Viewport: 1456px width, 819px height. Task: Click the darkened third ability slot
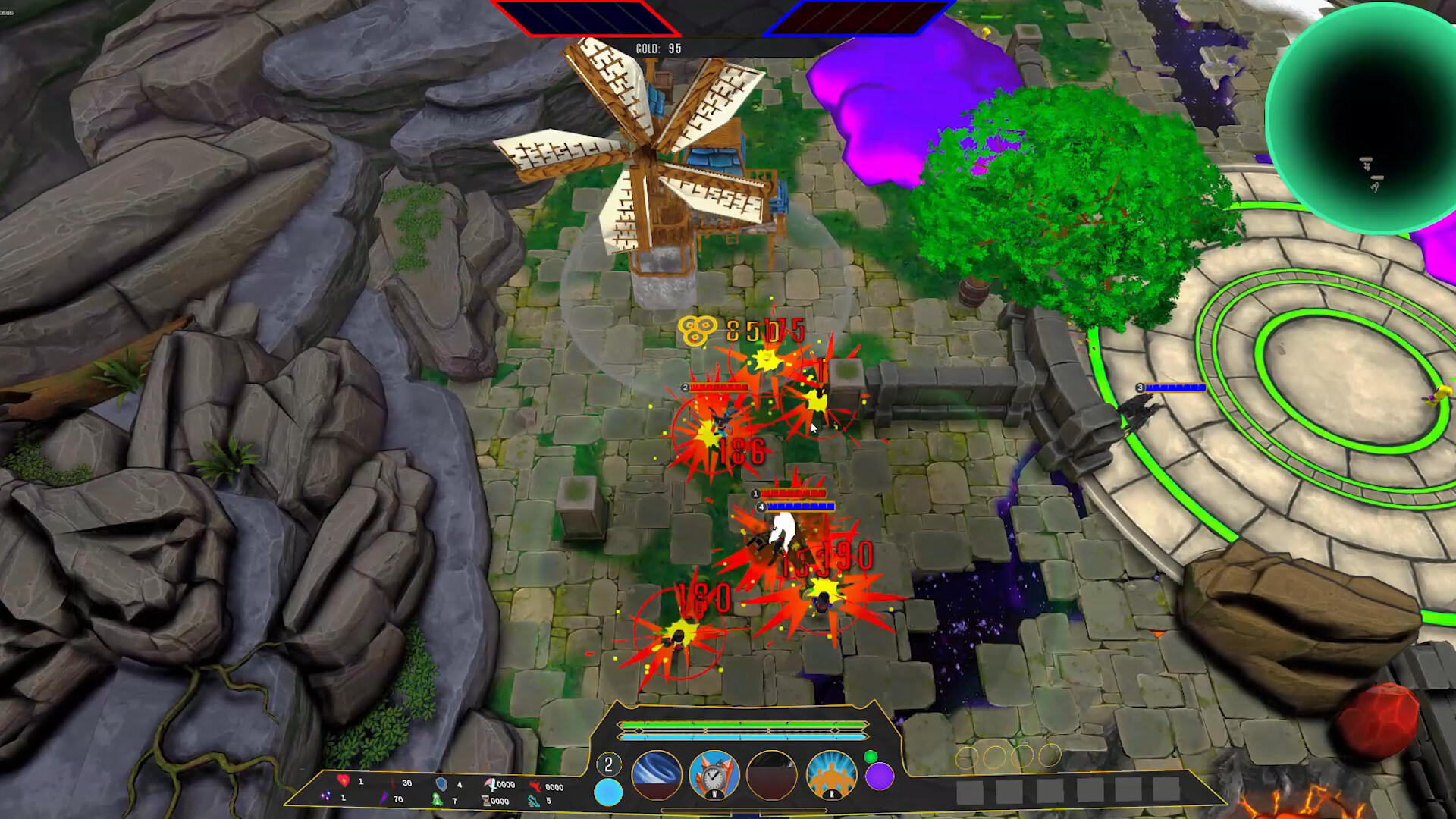(x=770, y=776)
